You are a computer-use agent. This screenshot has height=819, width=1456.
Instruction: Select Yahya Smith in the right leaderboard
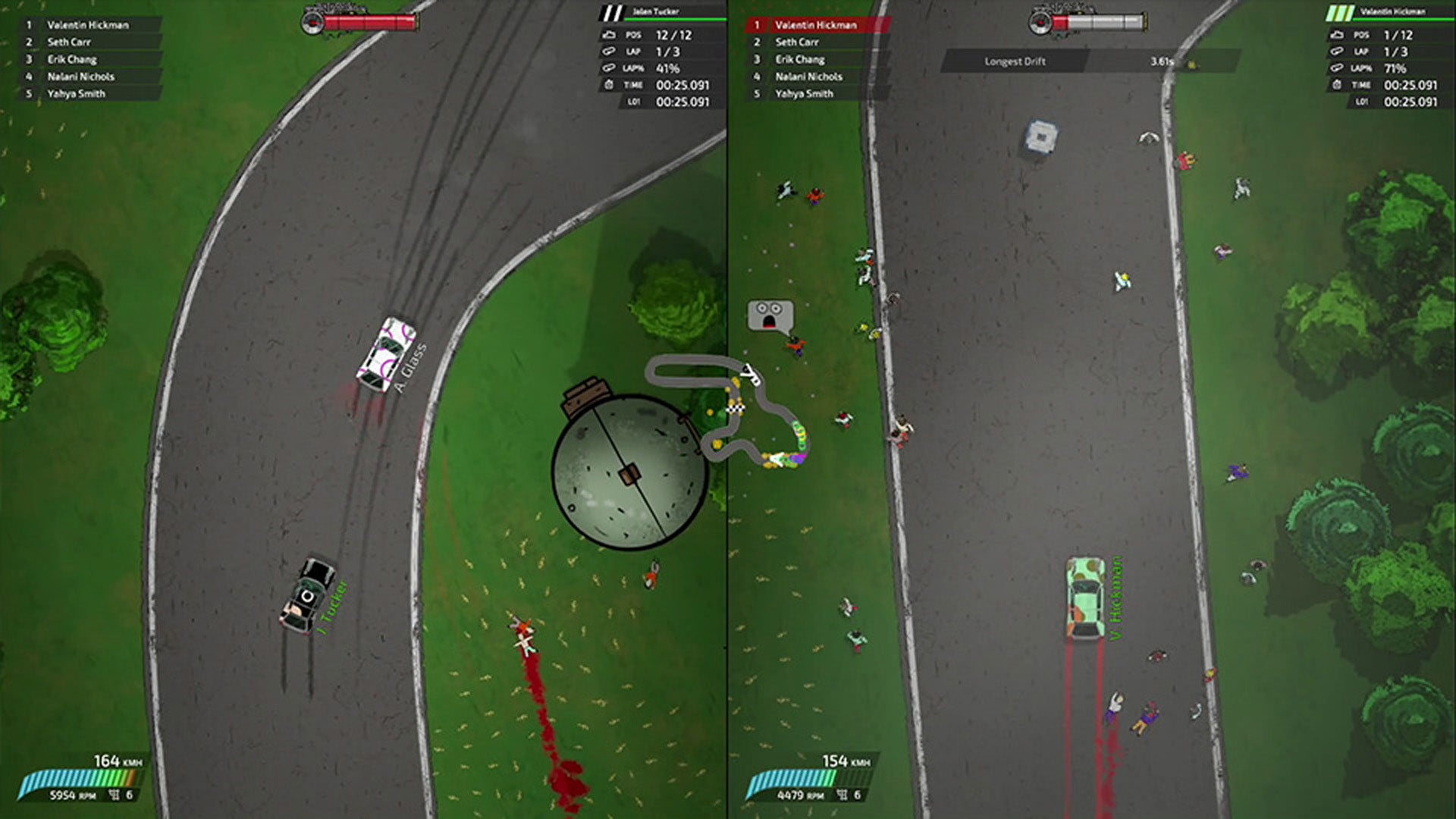(x=802, y=93)
